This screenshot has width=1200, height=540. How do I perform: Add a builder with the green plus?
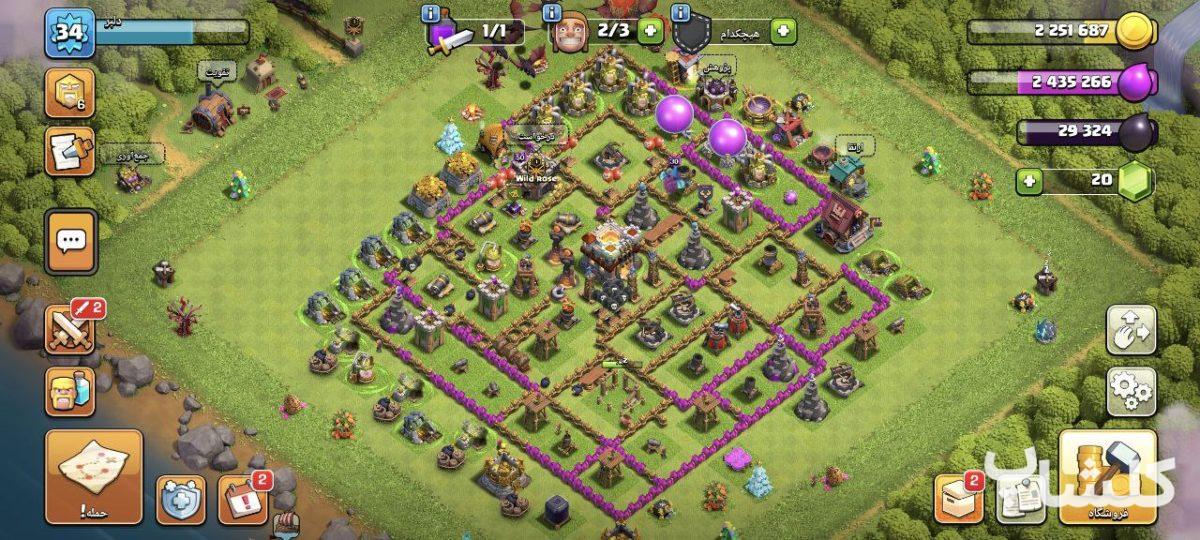pyautogui.click(x=651, y=31)
